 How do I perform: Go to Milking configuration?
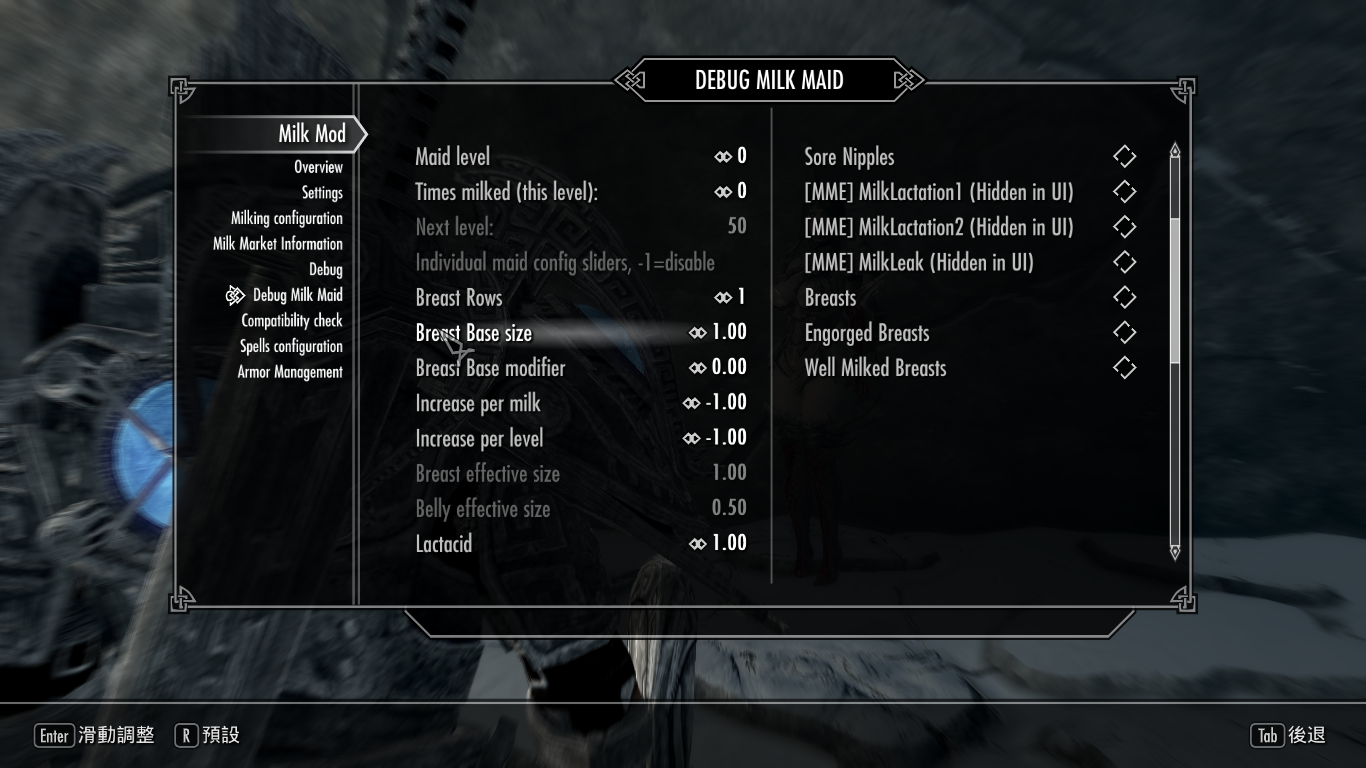(x=286, y=218)
